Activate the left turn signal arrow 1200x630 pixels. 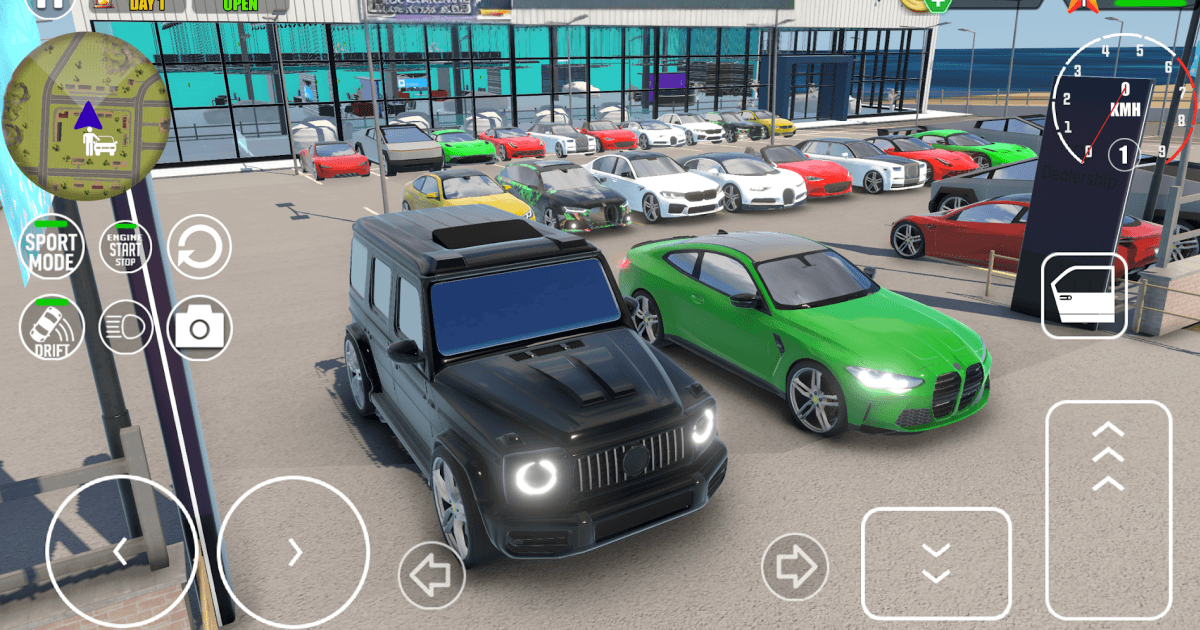pos(431,575)
